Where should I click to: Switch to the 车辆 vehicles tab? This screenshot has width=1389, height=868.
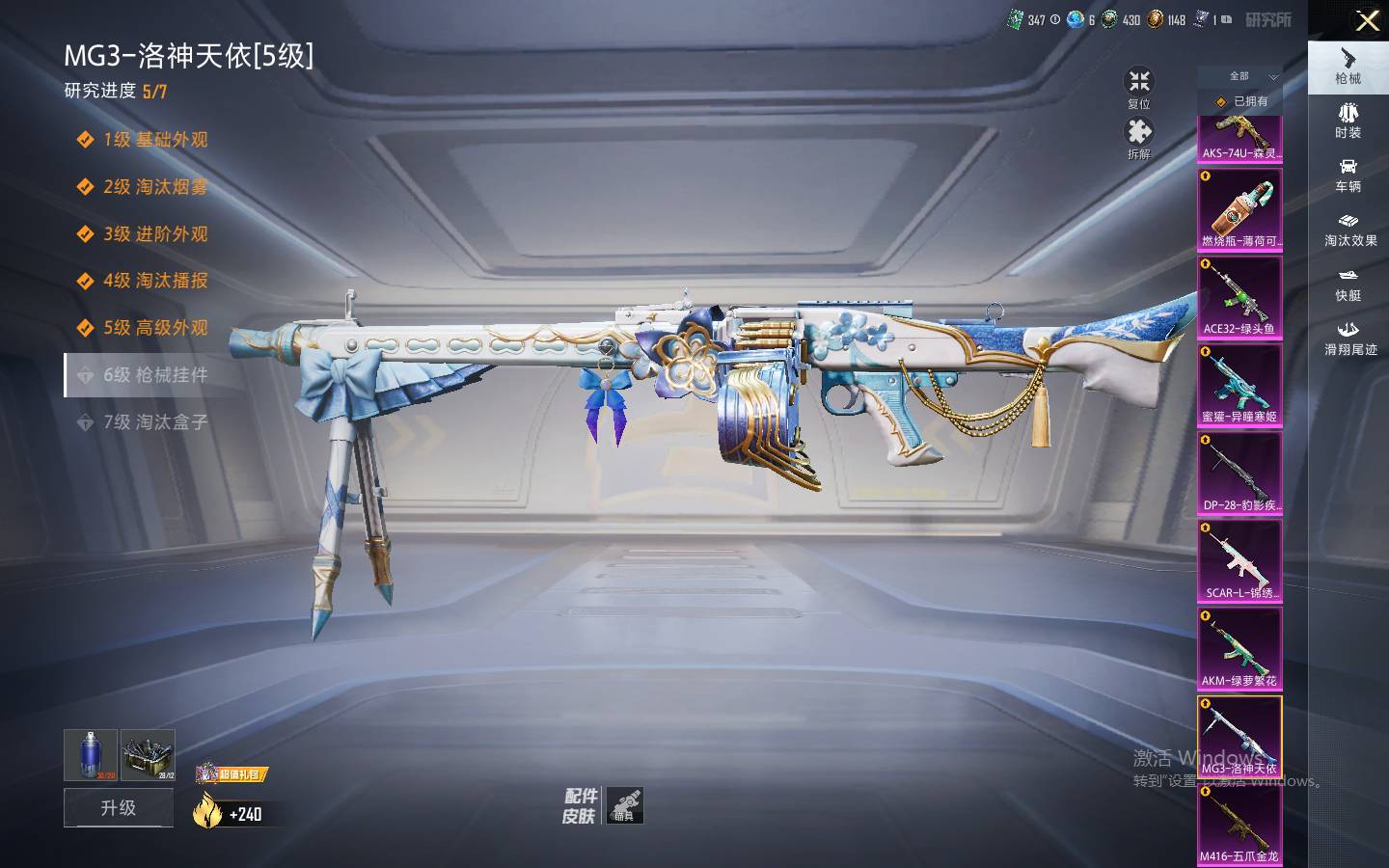tap(1348, 175)
